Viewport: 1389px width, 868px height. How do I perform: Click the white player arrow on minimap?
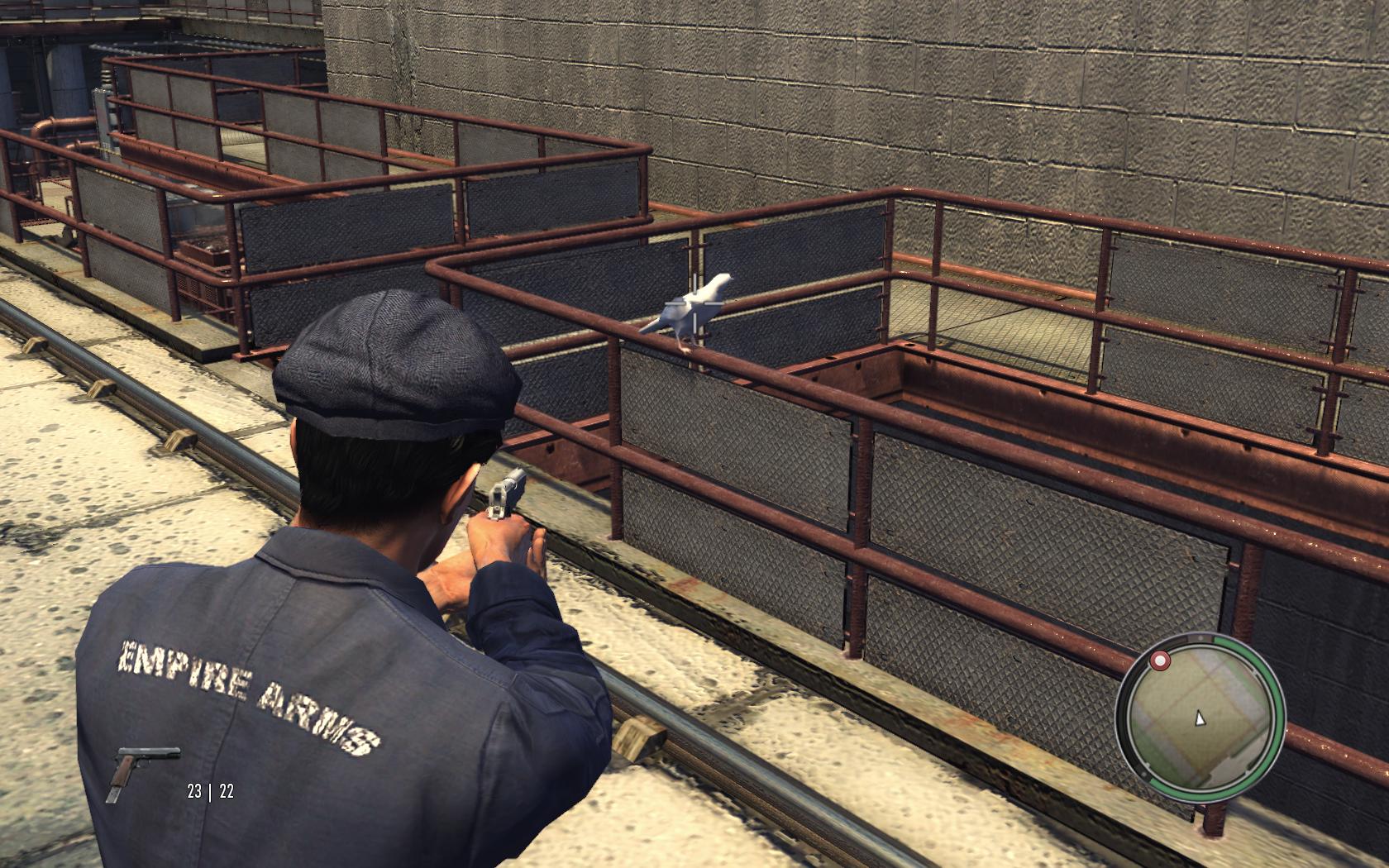[1199, 718]
